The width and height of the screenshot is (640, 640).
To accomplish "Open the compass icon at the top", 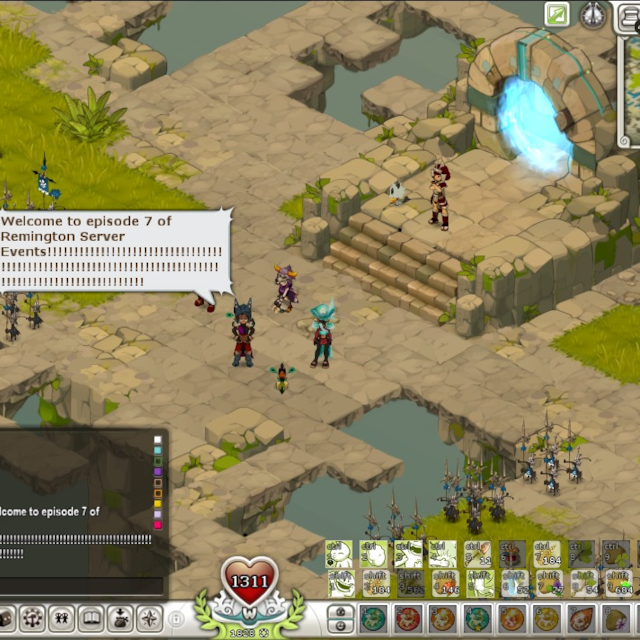I will (x=592, y=14).
